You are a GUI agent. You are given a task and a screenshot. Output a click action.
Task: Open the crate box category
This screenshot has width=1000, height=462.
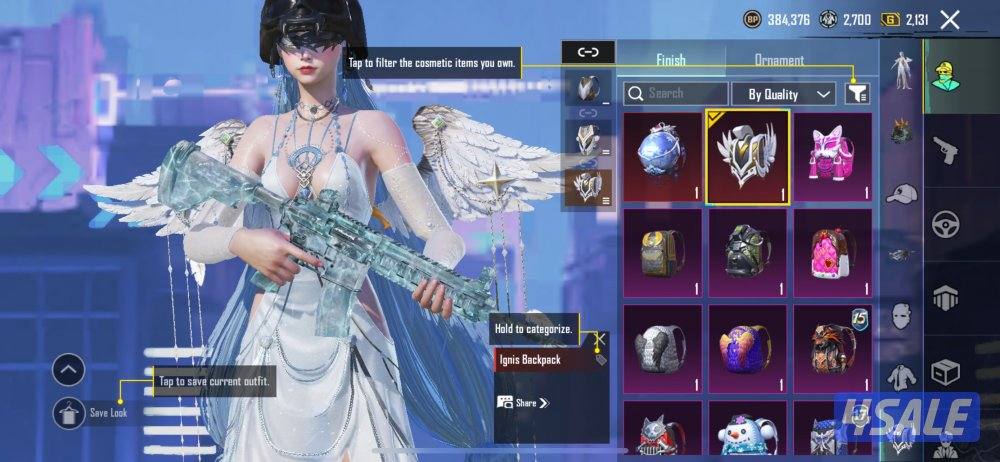tap(945, 372)
